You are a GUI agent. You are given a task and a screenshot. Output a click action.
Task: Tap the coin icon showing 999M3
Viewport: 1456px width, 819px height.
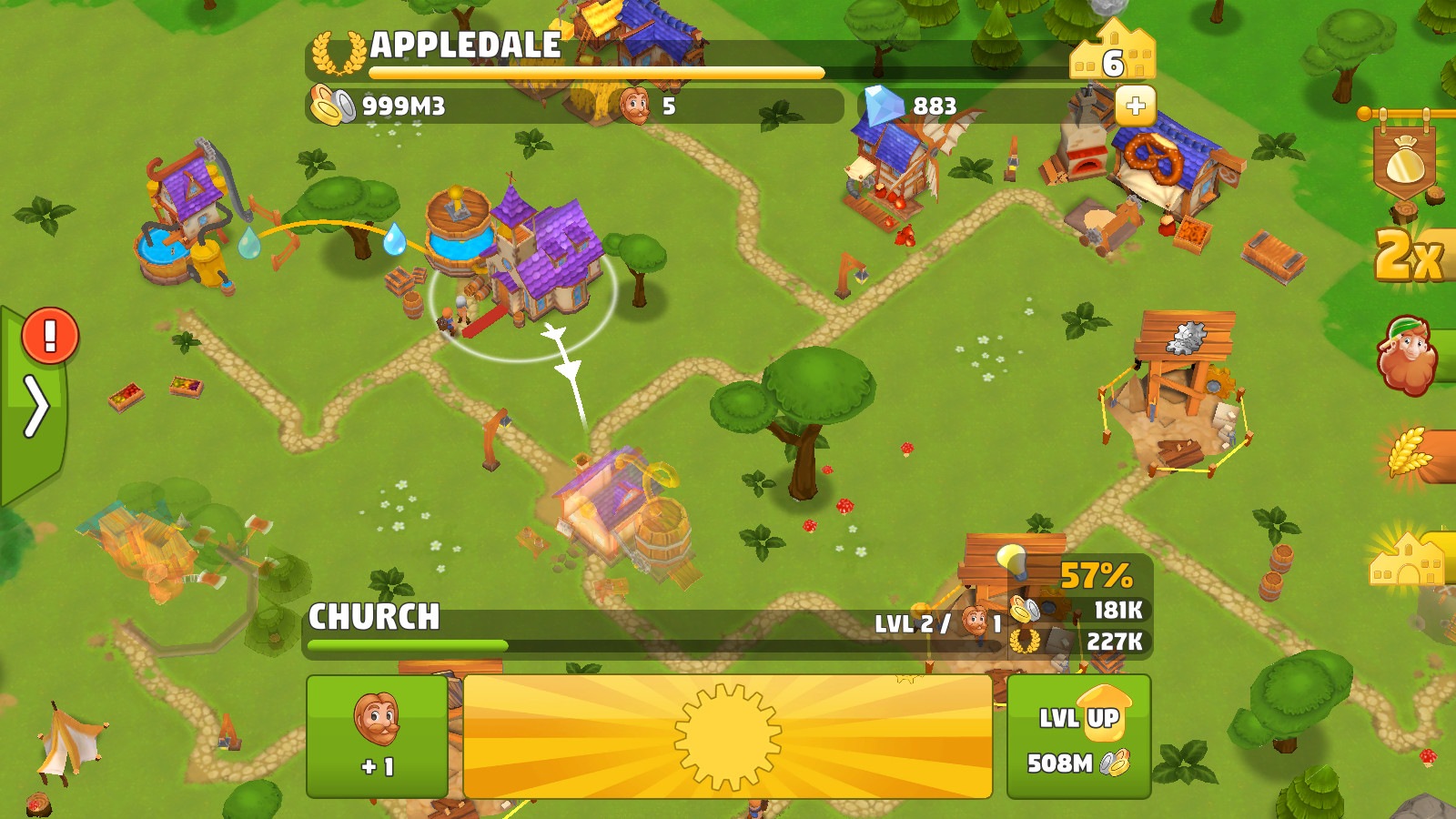[x=332, y=103]
